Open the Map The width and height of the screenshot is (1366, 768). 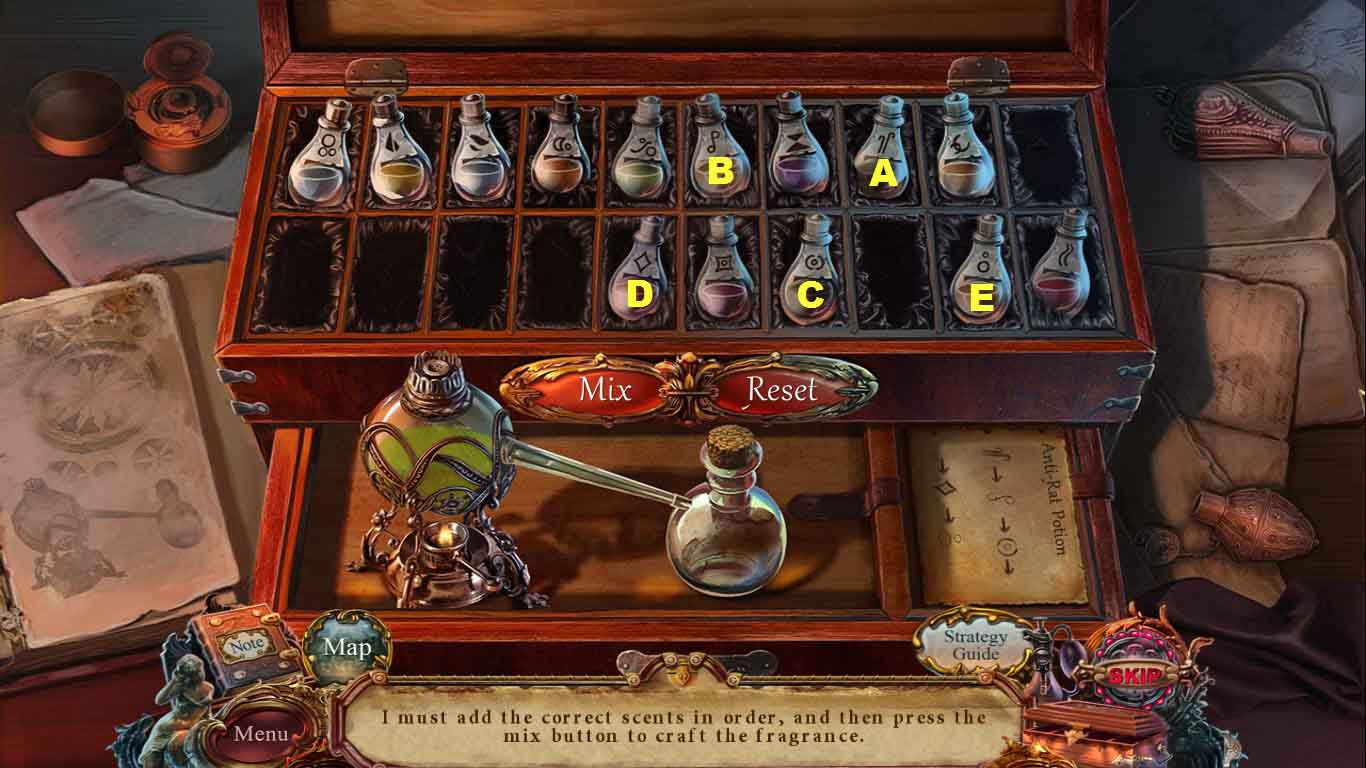tap(347, 647)
